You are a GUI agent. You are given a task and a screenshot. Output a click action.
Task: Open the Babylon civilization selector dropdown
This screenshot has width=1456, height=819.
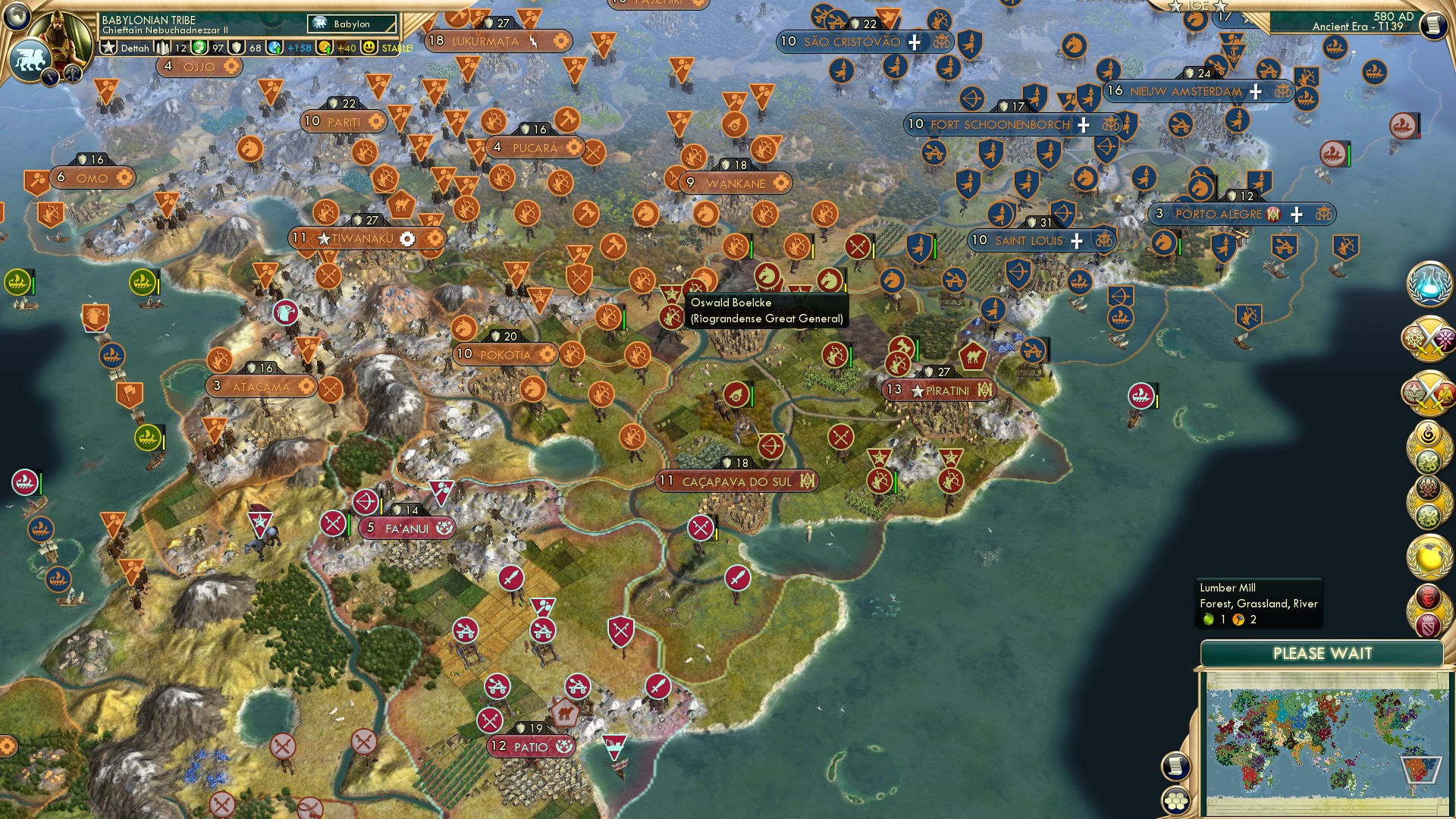coord(351,24)
